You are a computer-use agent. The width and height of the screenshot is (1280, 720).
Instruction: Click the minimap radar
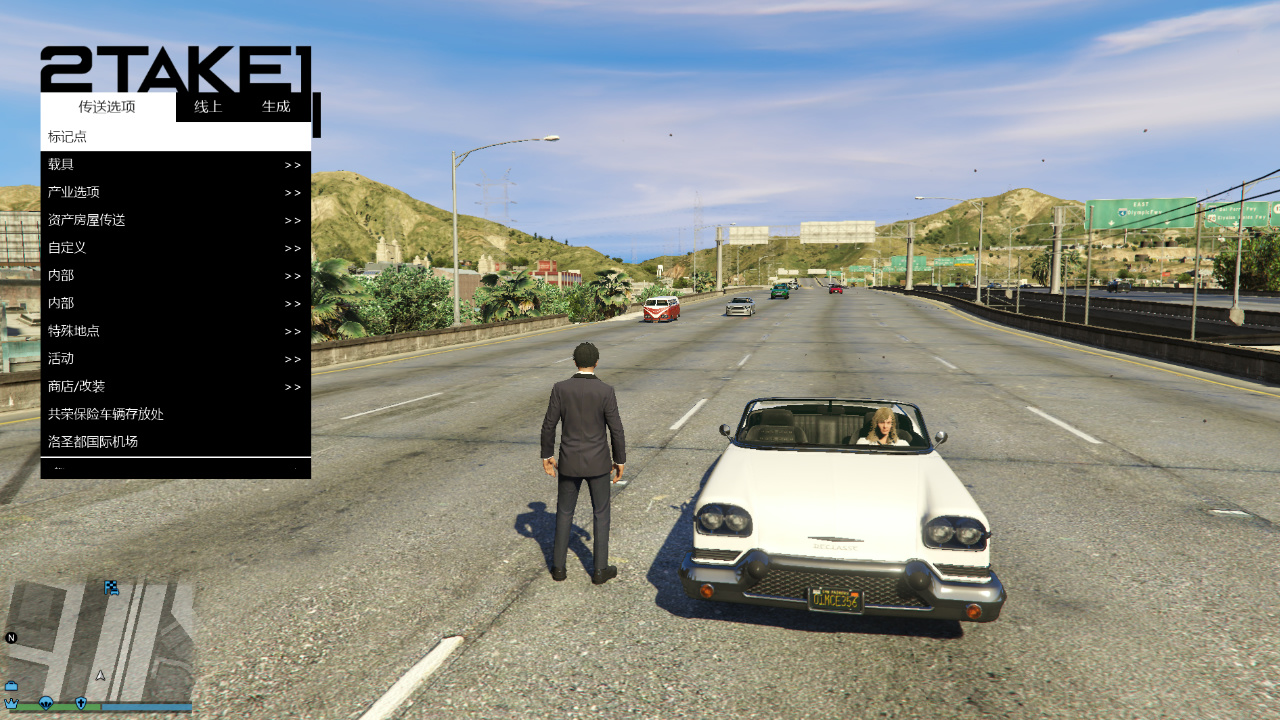coord(100,640)
